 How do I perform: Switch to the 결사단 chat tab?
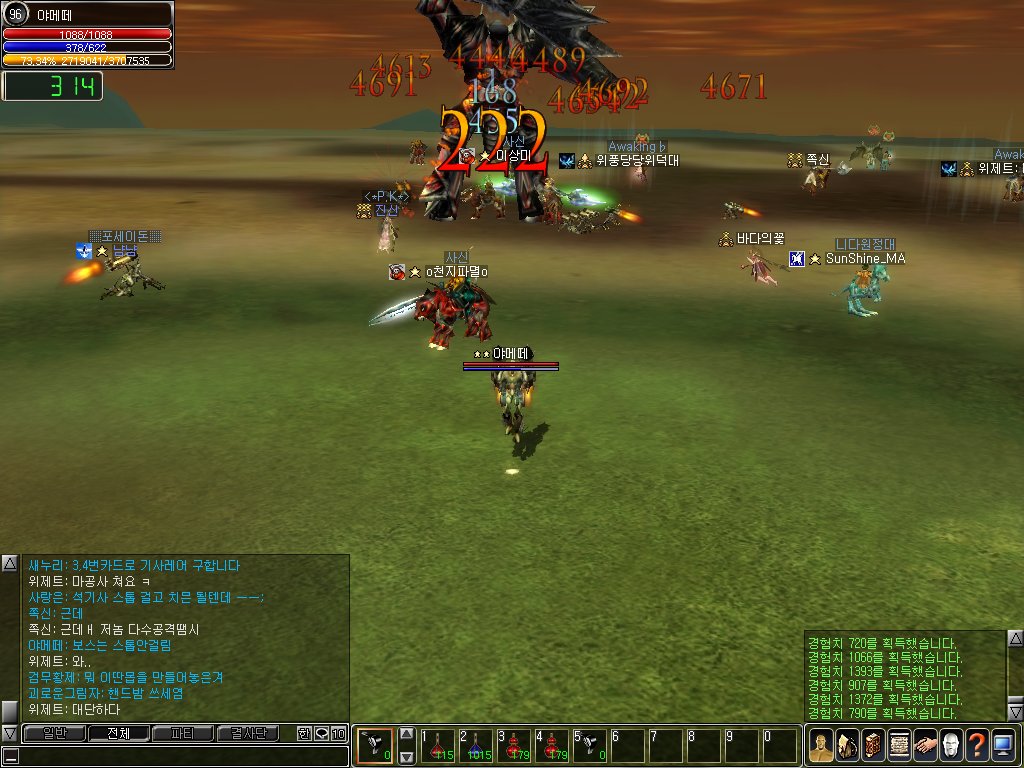pyautogui.click(x=248, y=734)
